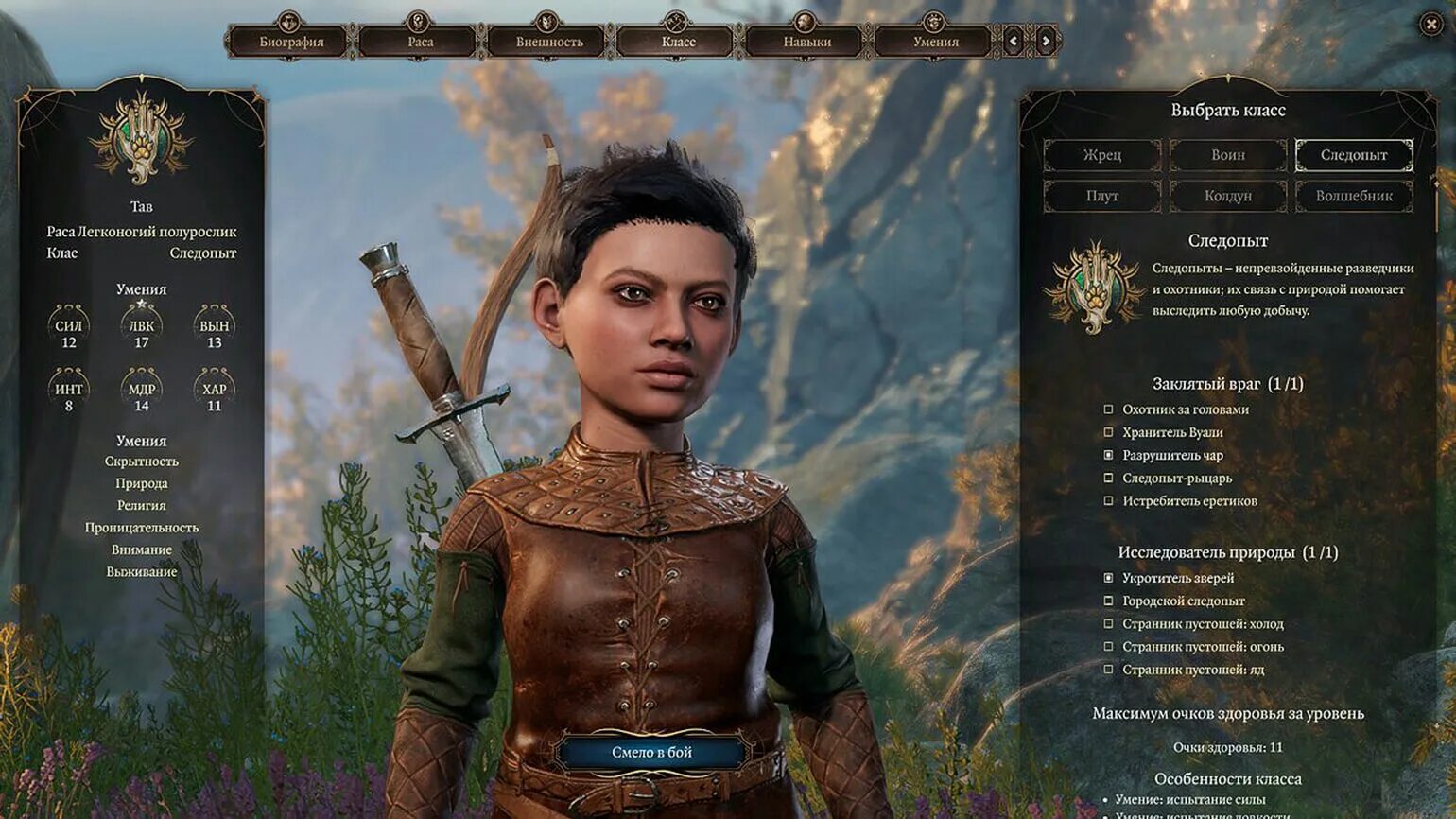The height and width of the screenshot is (819, 1456).
Task: Switch to the Умения tab
Action: [935, 42]
